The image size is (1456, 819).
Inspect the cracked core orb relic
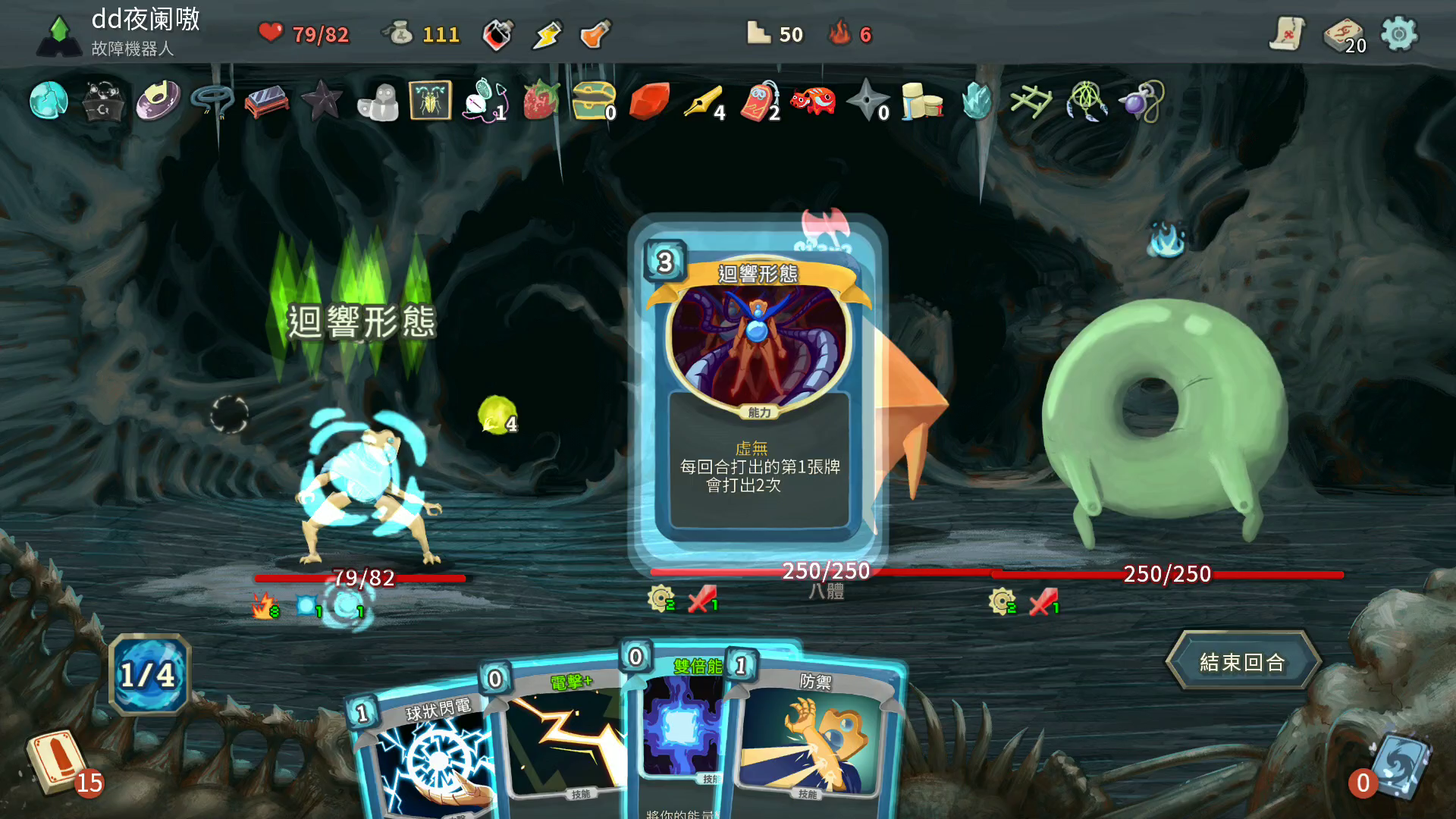pyautogui.click(x=49, y=100)
